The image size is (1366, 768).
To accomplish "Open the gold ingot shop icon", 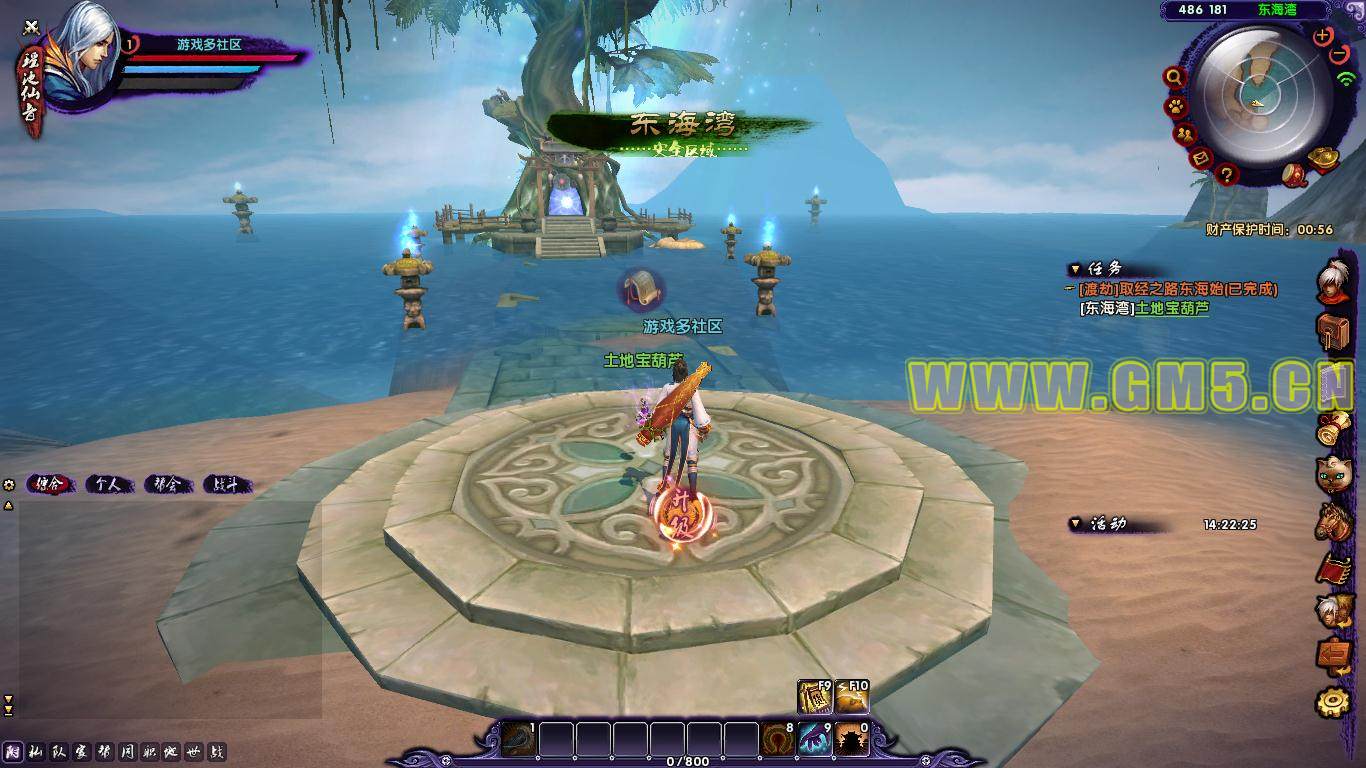I will coord(1323,159).
